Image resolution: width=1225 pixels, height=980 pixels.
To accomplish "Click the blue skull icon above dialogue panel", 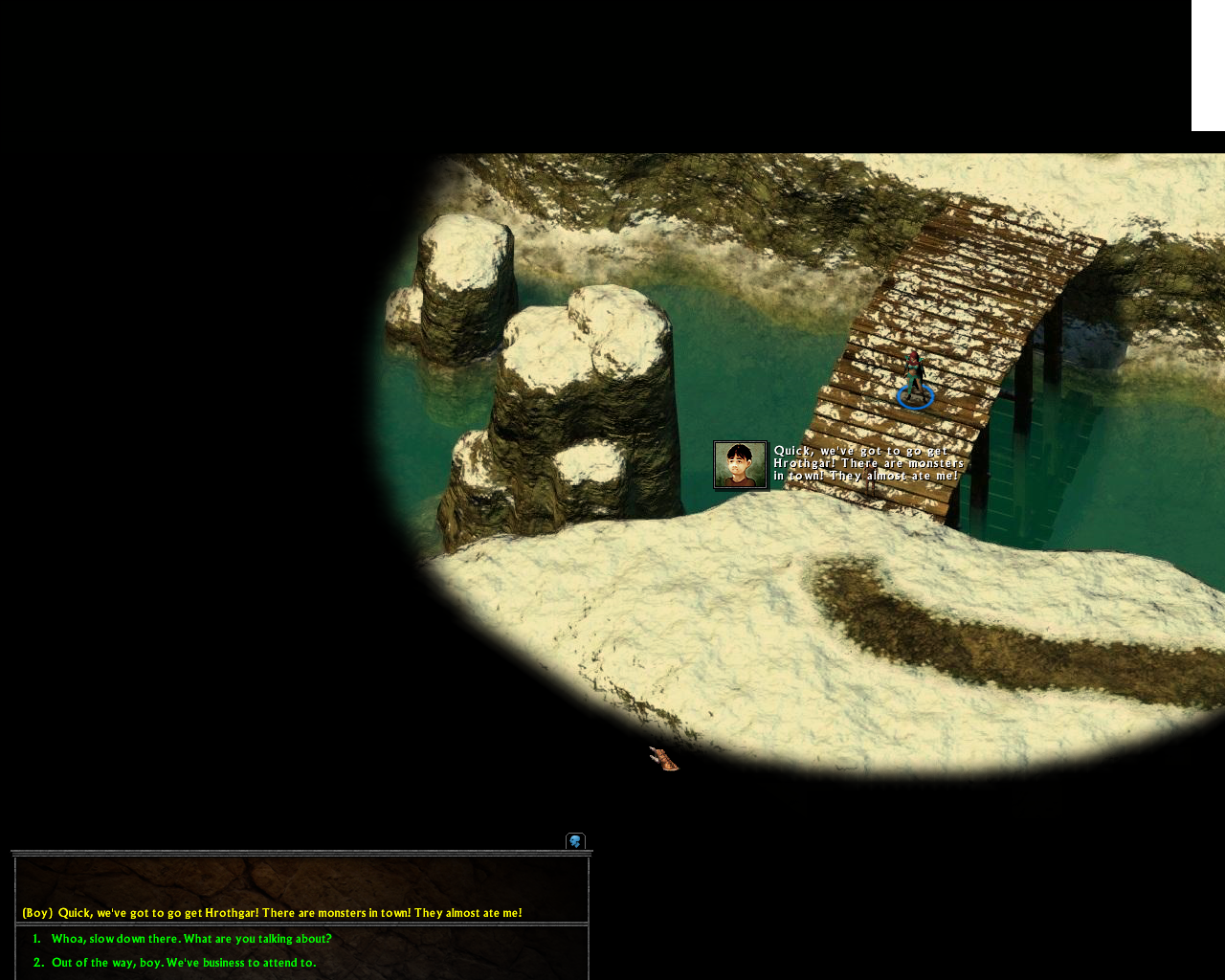I will click(575, 841).
